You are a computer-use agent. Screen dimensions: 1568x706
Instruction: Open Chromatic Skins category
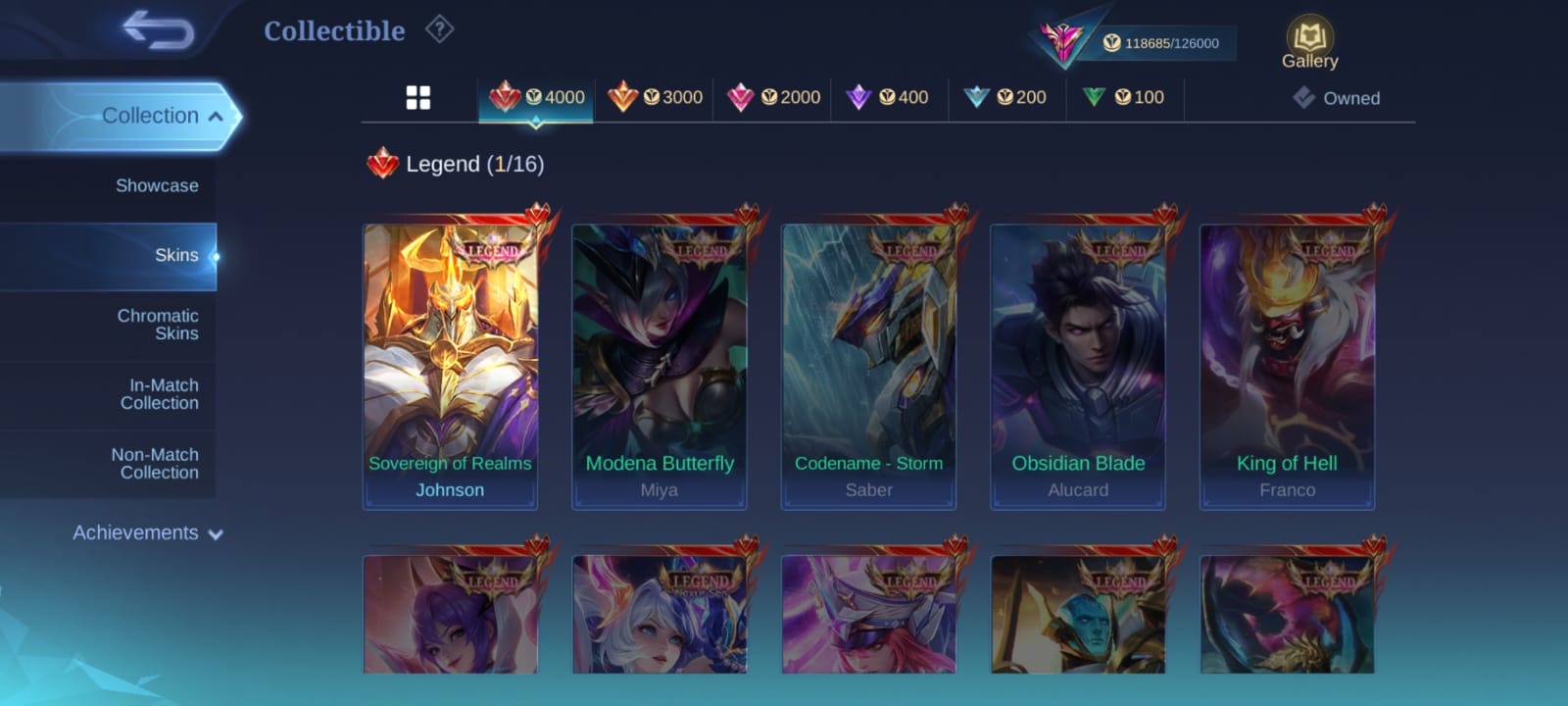[x=158, y=325]
